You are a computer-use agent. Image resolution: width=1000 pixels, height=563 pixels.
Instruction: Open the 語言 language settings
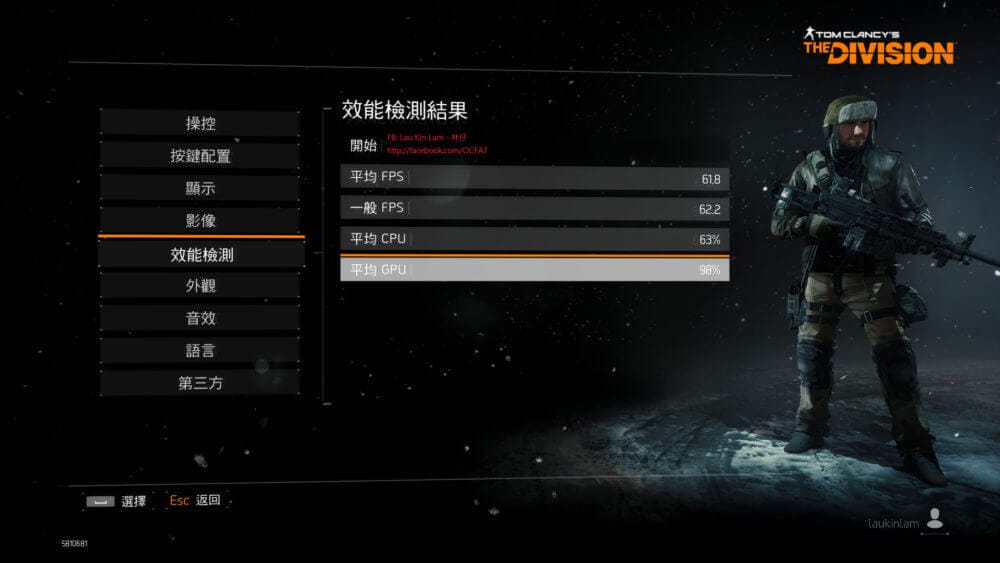(x=200, y=351)
